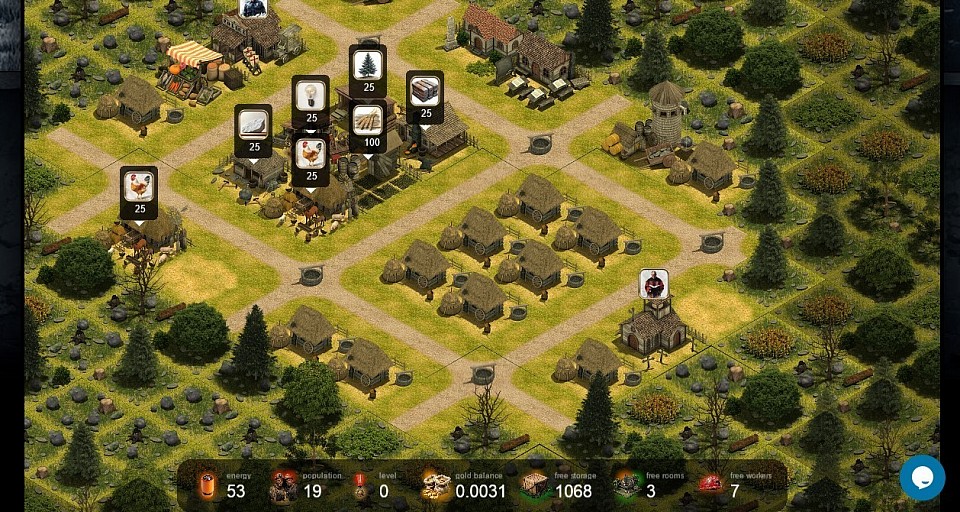
Task: Collect the pine tree resource bubble
Action: [x=368, y=67]
